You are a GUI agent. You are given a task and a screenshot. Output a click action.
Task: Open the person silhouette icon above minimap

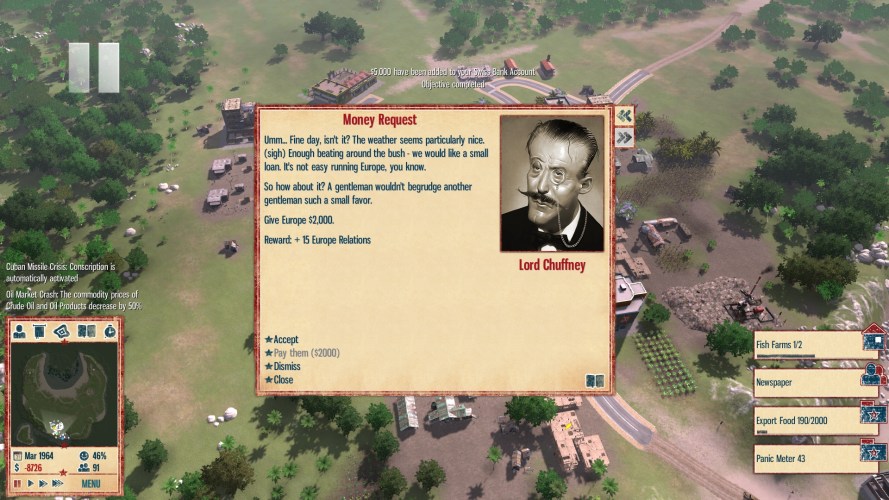(x=19, y=331)
